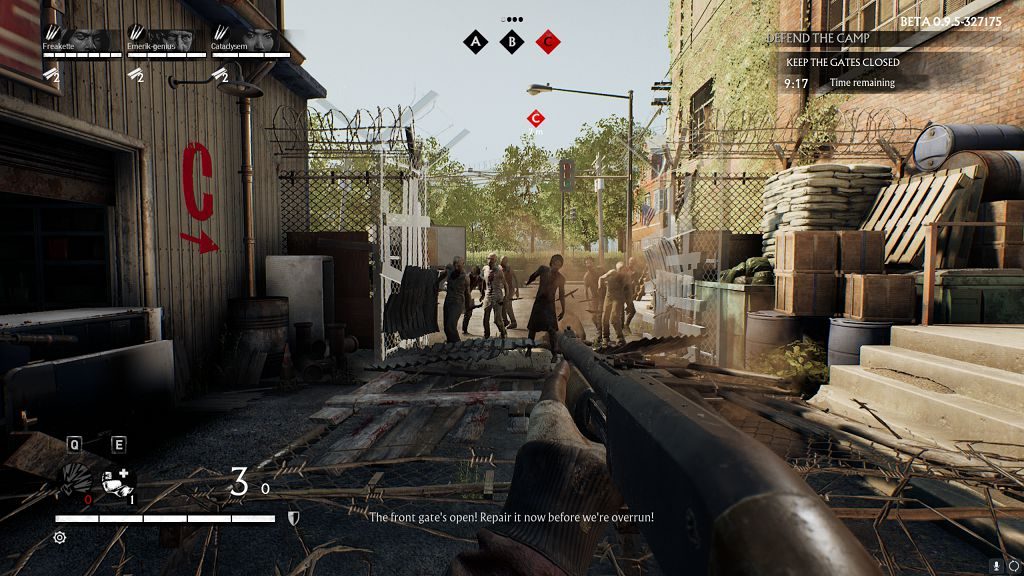Viewport: 1024px width, 576px height.
Task: Select teammate Emerik-genius's portrait
Action: pyautogui.click(x=173, y=39)
